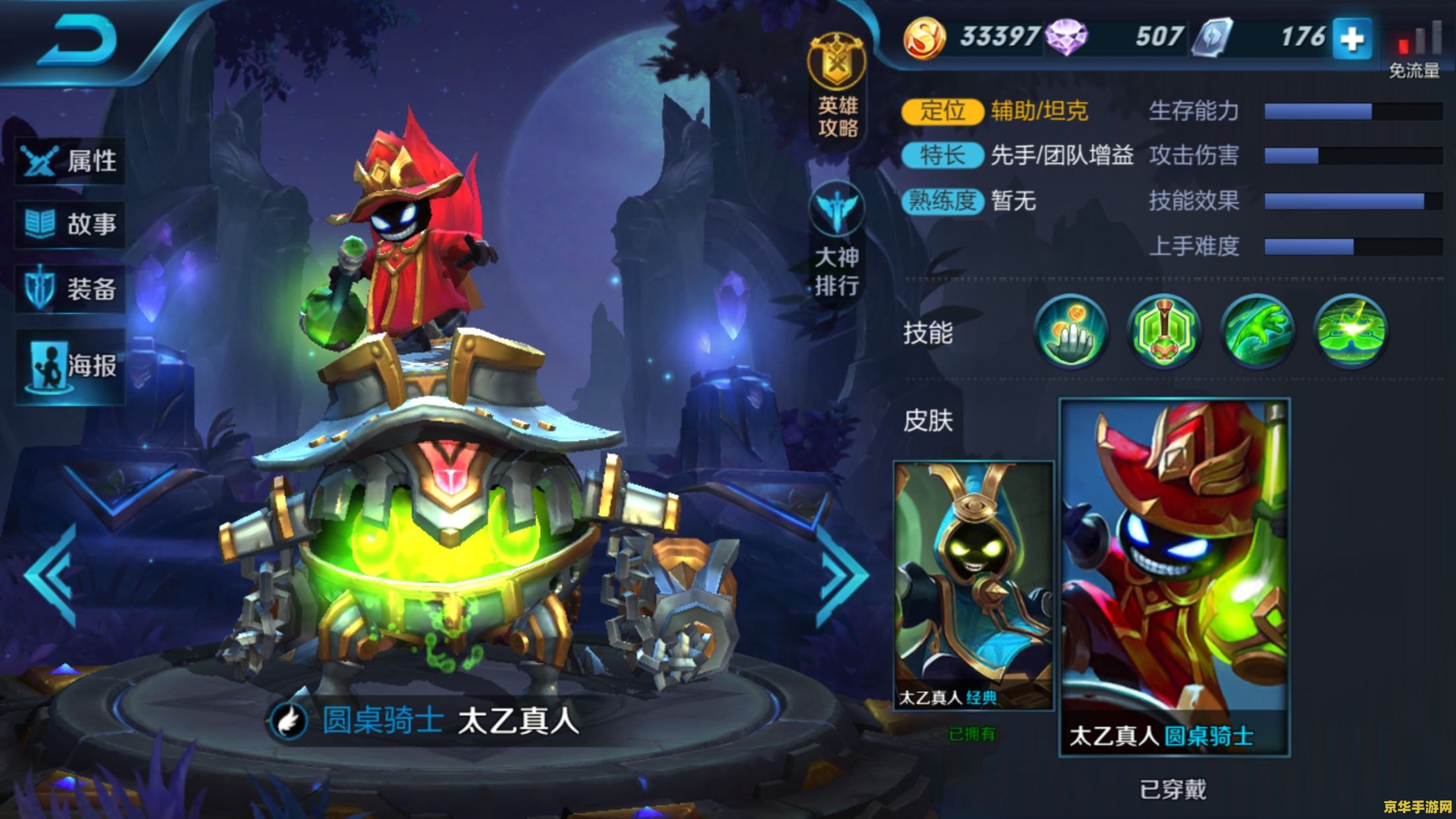
Task: Click the plus button to add currency
Action: click(x=1352, y=39)
